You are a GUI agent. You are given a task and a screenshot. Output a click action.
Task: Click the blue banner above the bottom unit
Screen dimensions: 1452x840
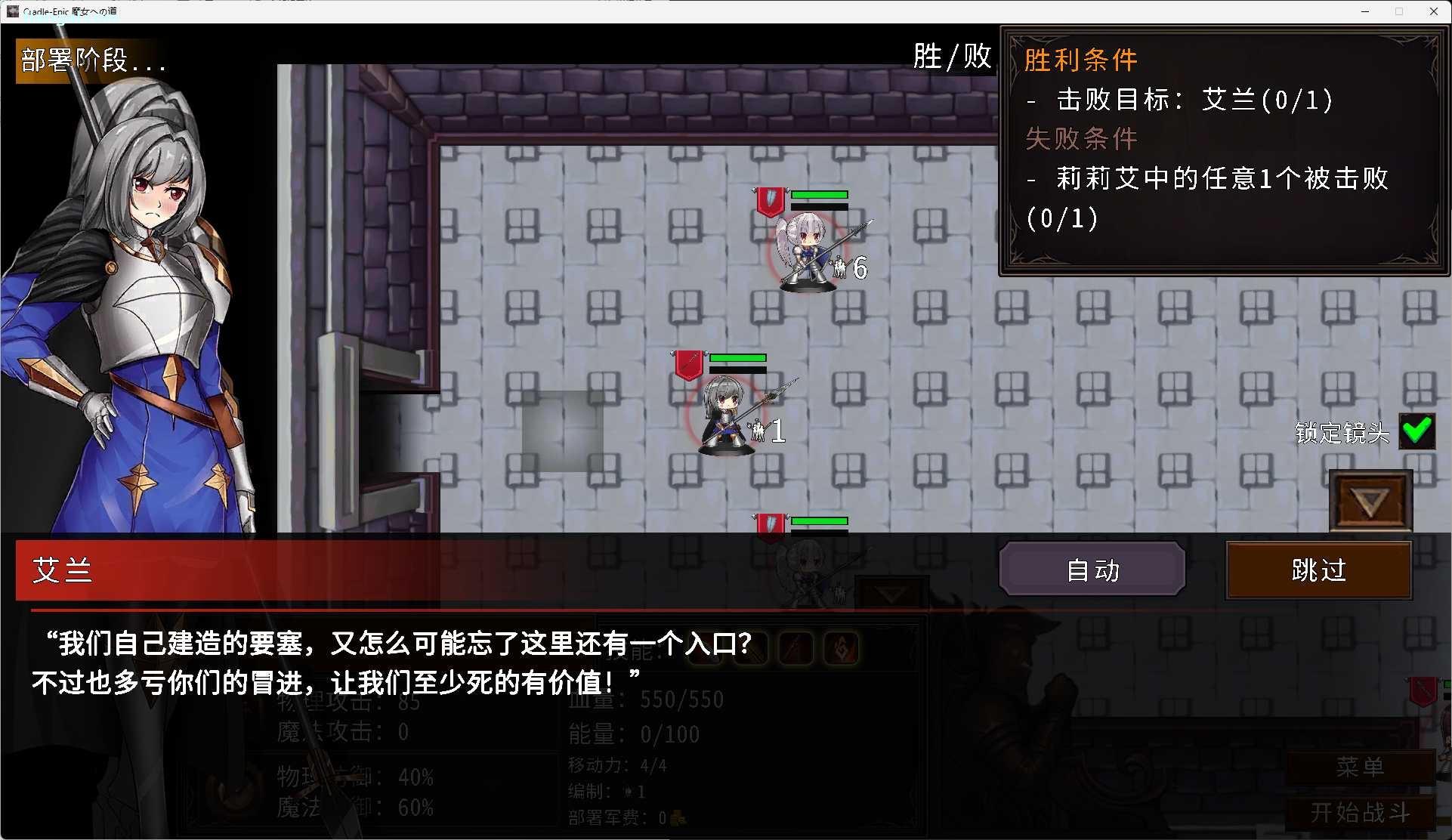[x=770, y=524]
